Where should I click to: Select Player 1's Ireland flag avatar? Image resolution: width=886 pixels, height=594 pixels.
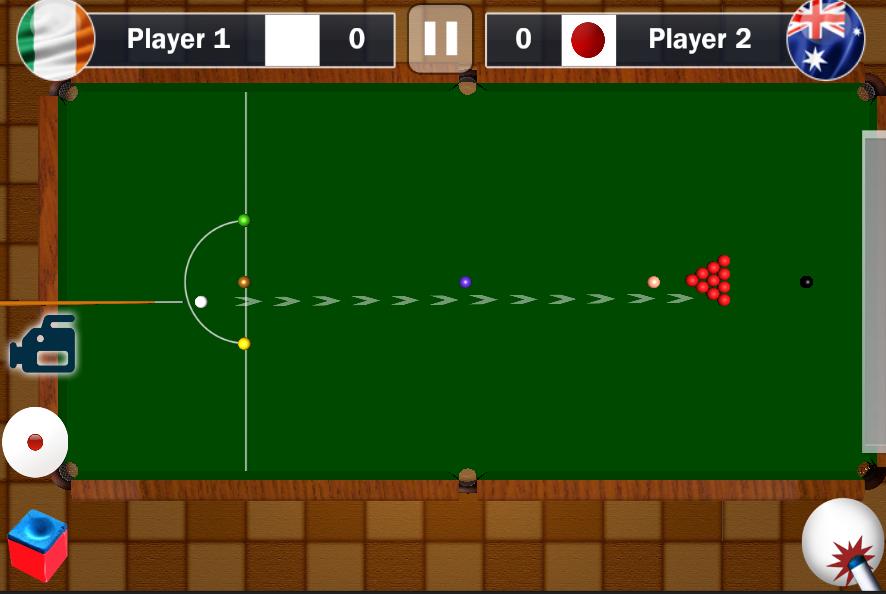tap(56, 38)
